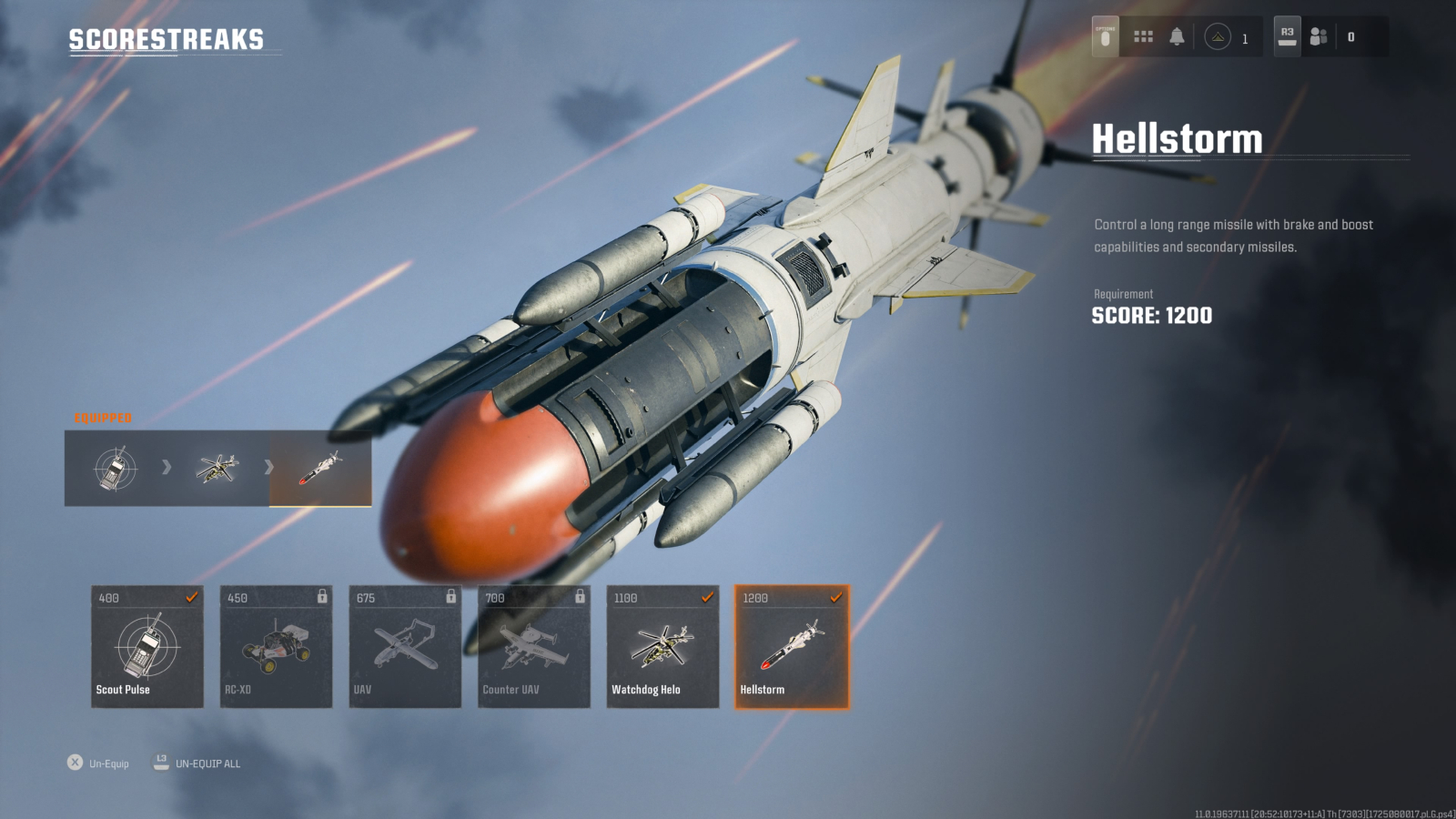Click the R3 party panel button
The image size is (1456, 819).
1287,36
